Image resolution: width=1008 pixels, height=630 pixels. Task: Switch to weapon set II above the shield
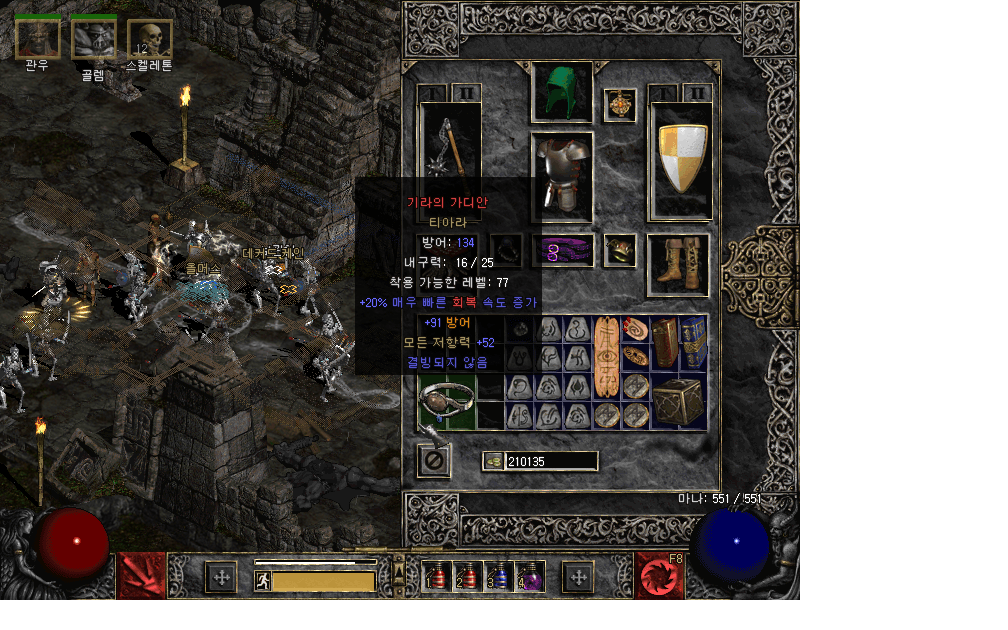pos(697,93)
